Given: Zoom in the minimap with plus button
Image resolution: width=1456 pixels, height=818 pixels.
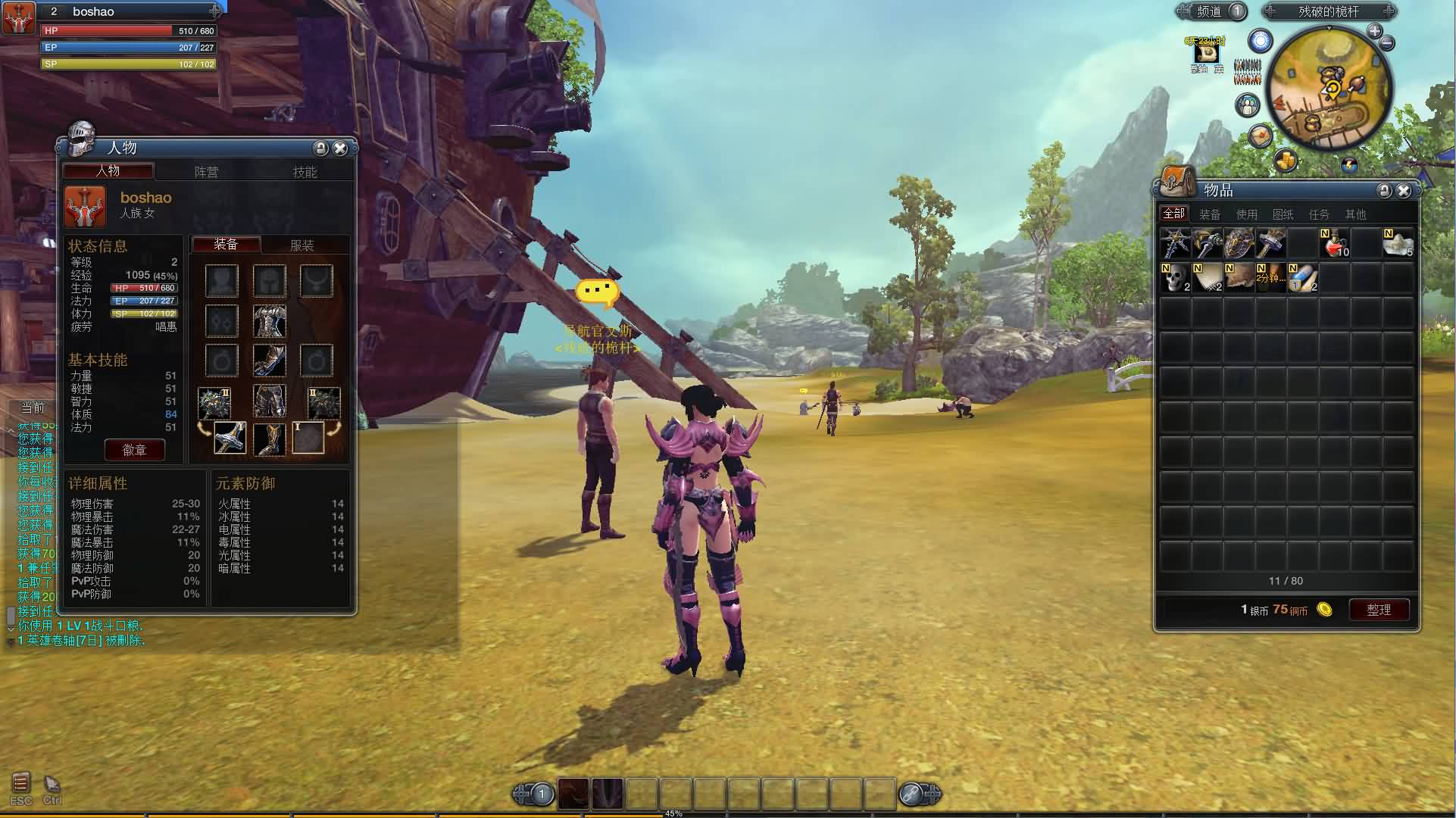Looking at the screenshot, I should (1374, 31).
